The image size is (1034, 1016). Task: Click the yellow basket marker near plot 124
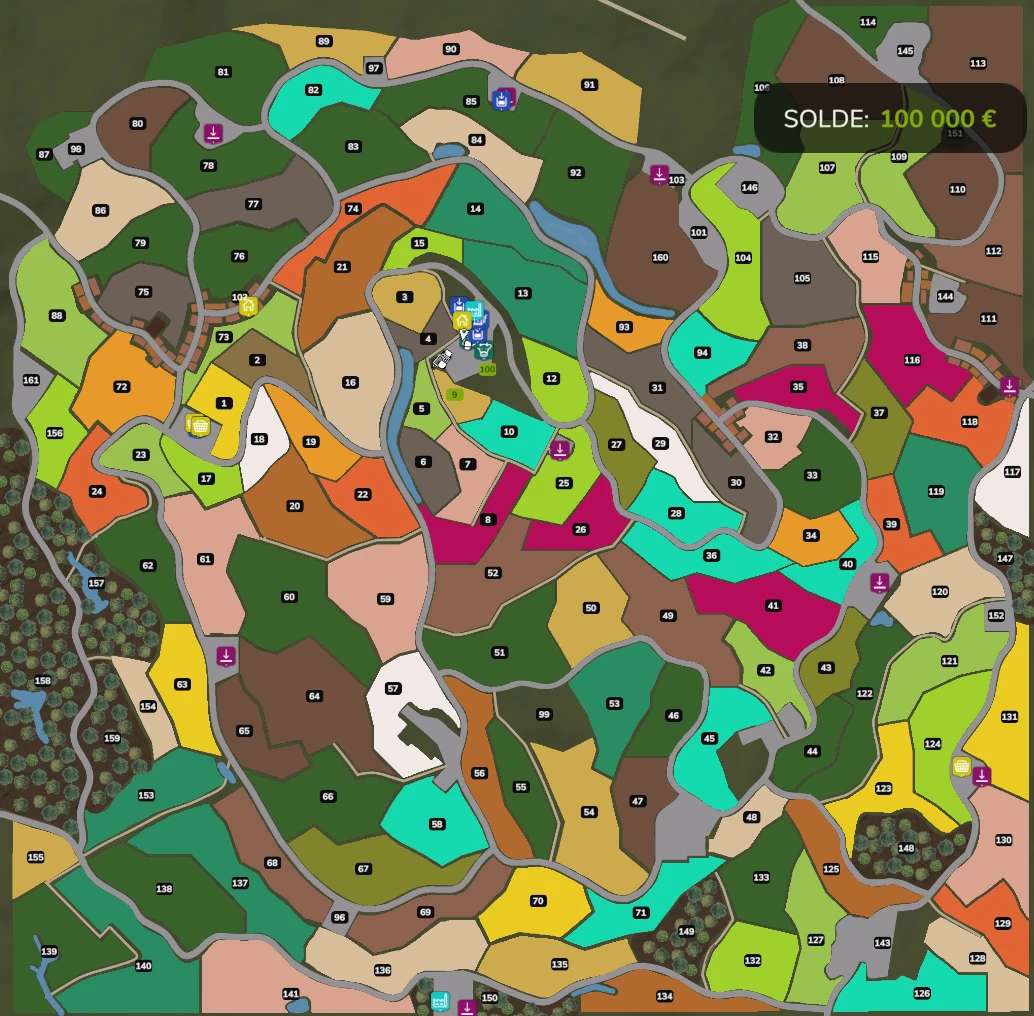pyautogui.click(x=962, y=766)
